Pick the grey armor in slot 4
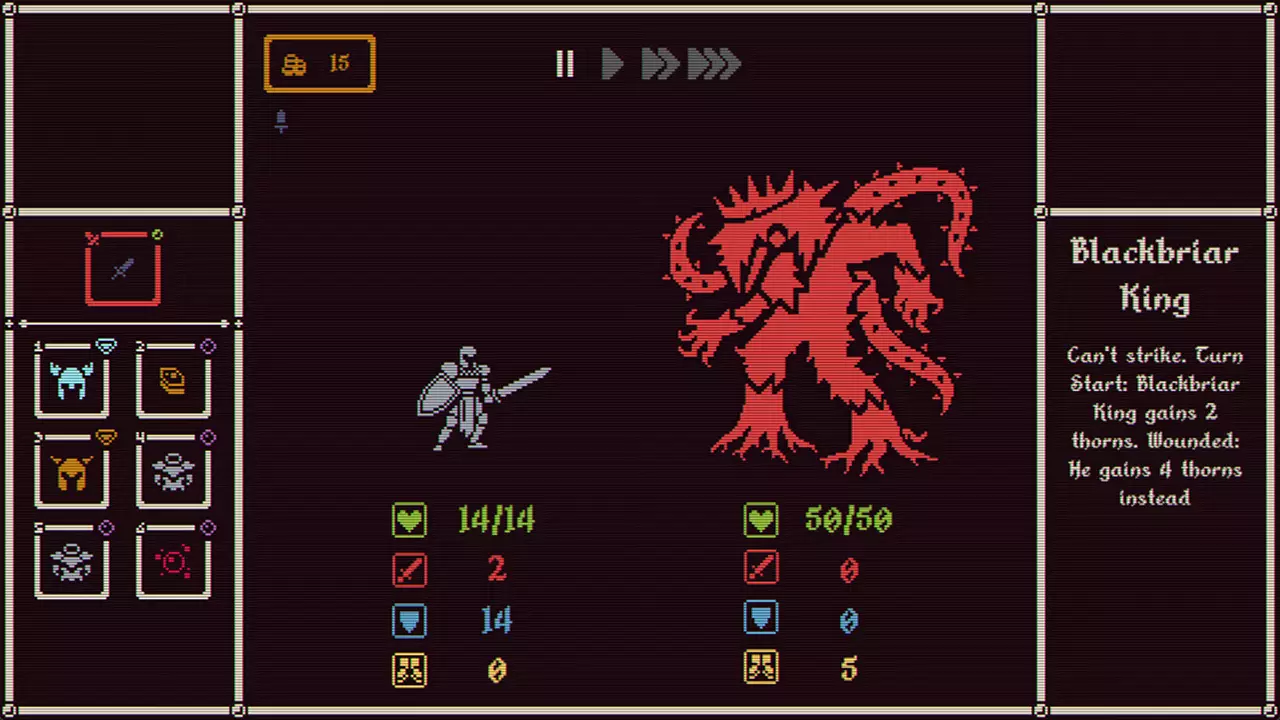This screenshot has height=720, width=1280. 173,473
